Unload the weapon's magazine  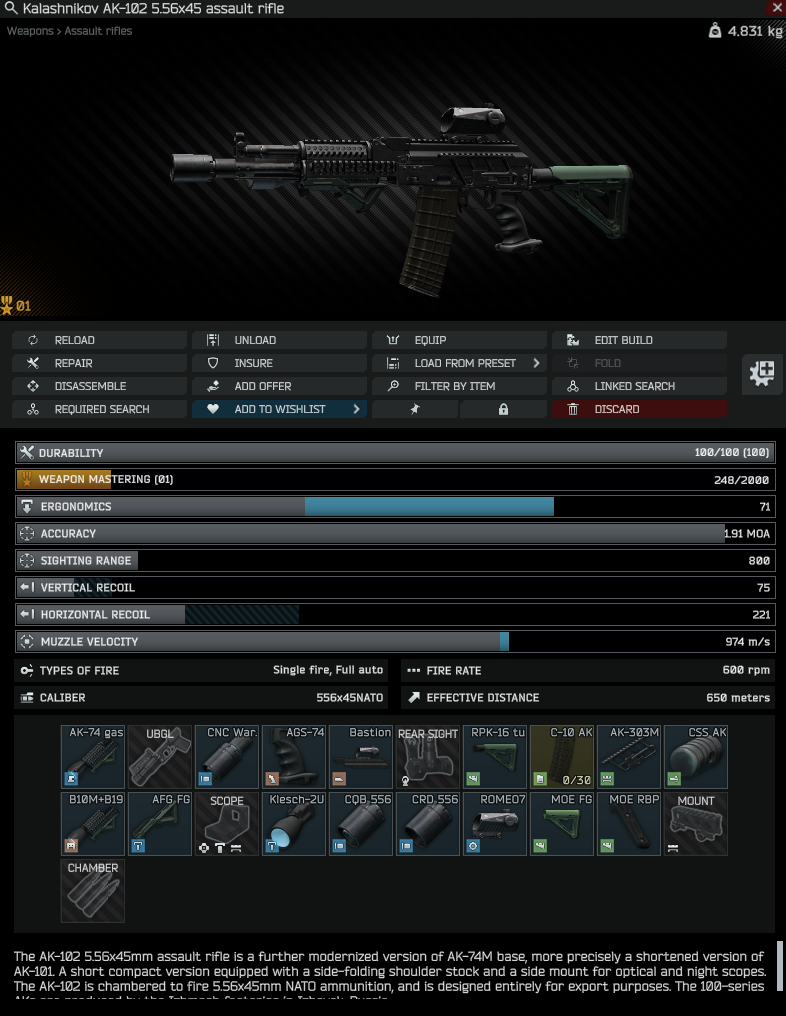[x=279, y=340]
